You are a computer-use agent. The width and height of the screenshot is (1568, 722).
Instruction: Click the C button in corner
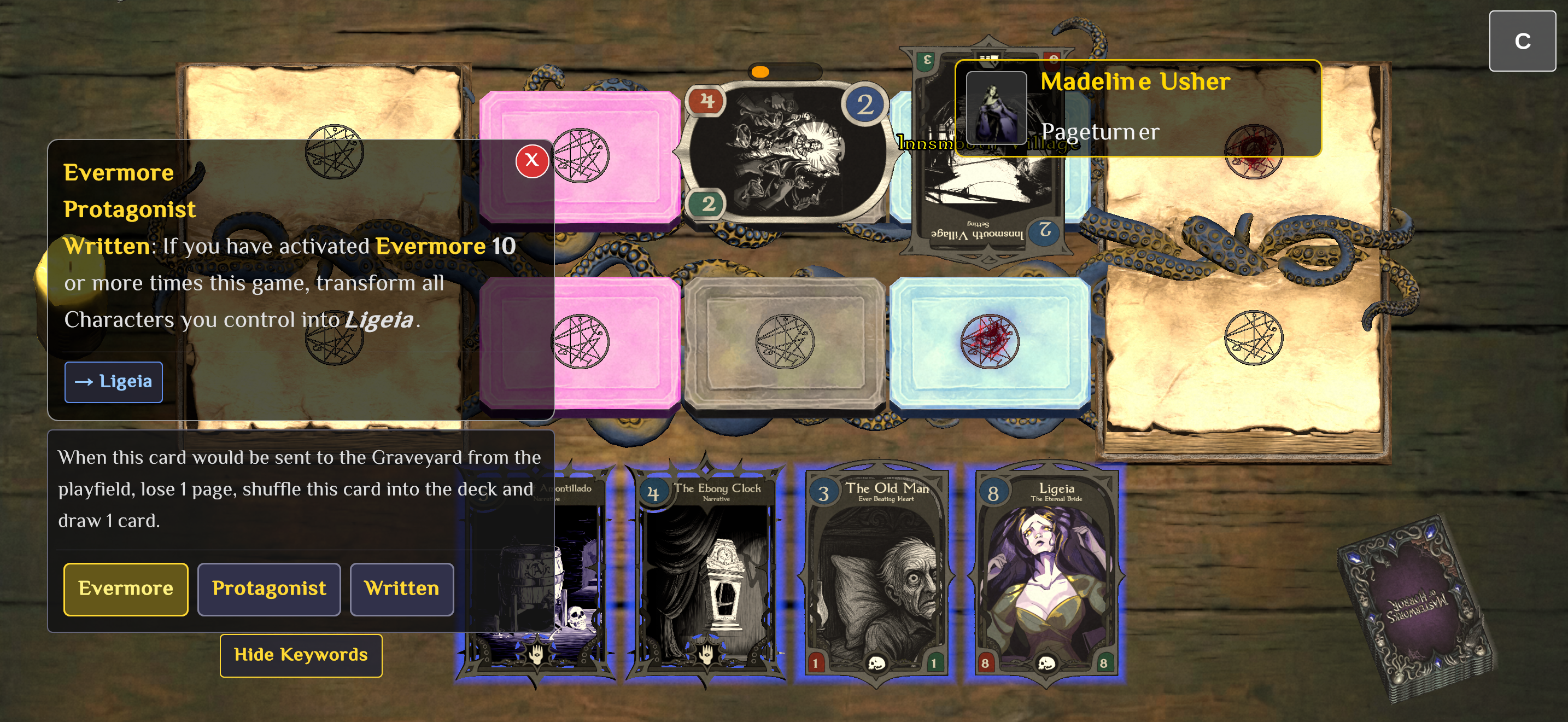tap(1522, 41)
